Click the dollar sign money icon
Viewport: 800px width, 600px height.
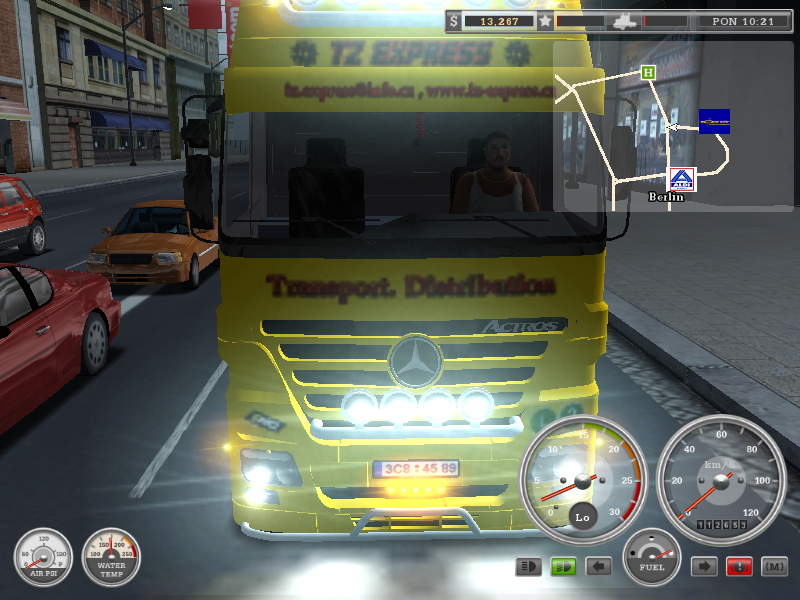tap(455, 20)
